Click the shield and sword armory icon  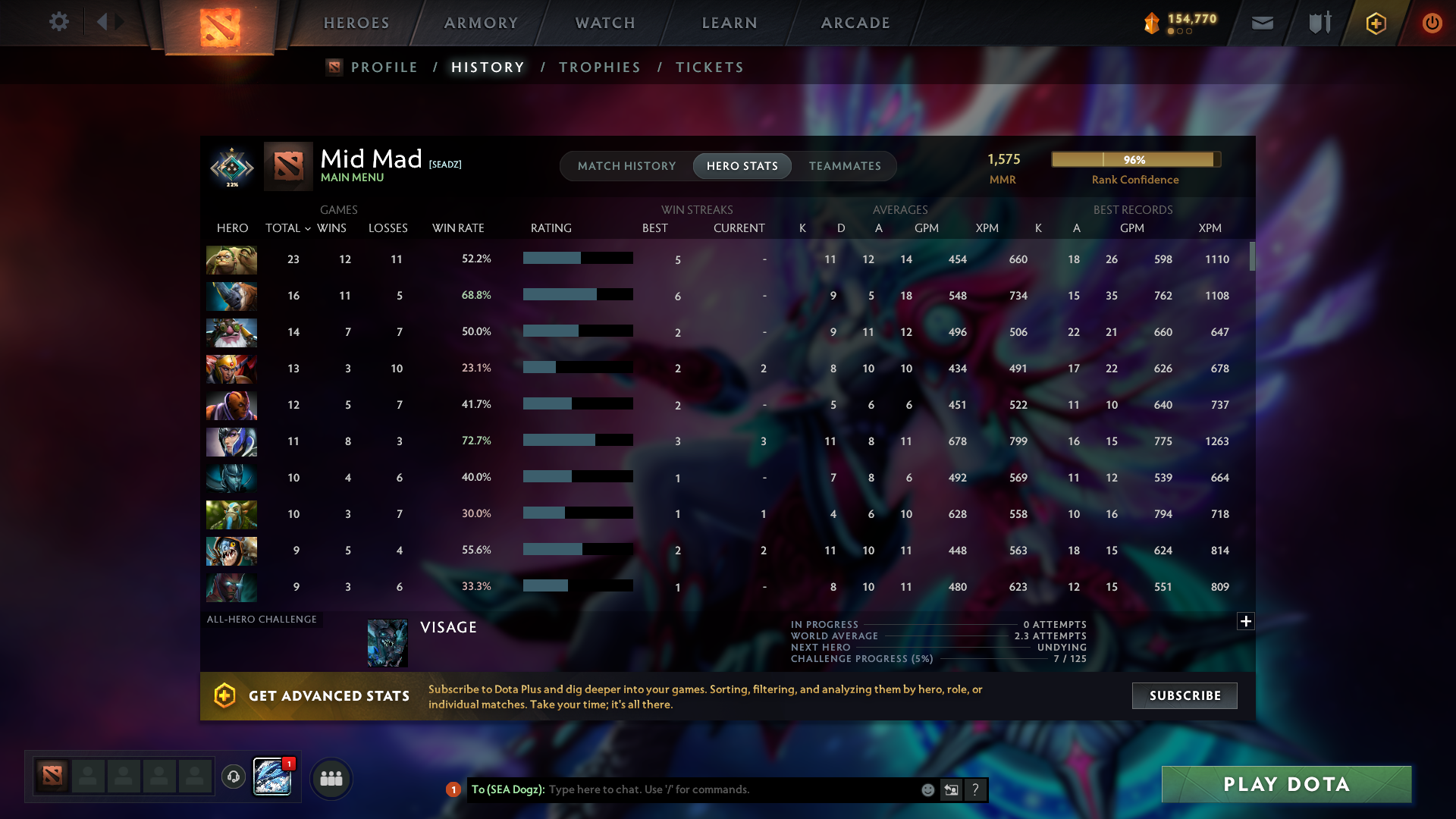click(x=1319, y=23)
